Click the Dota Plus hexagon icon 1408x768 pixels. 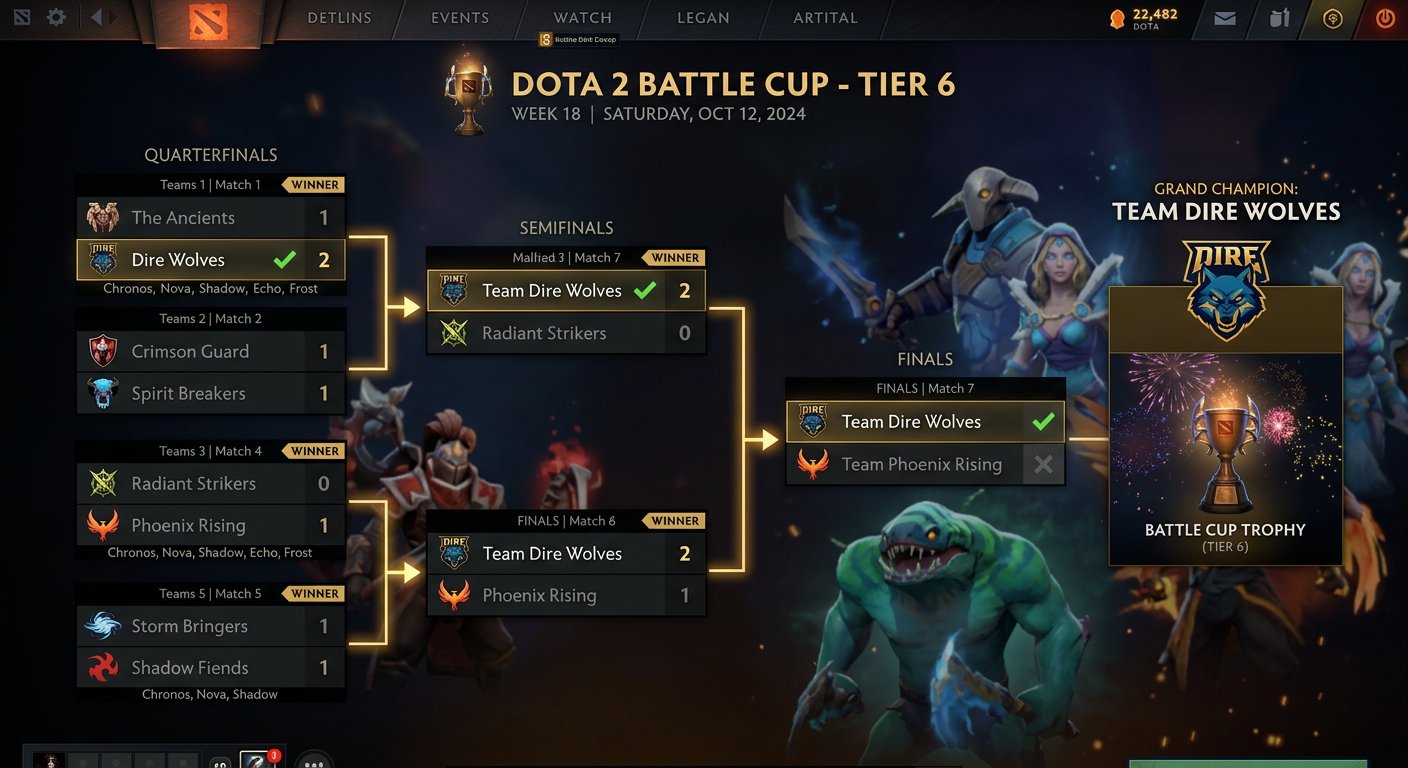[1333, 17]
